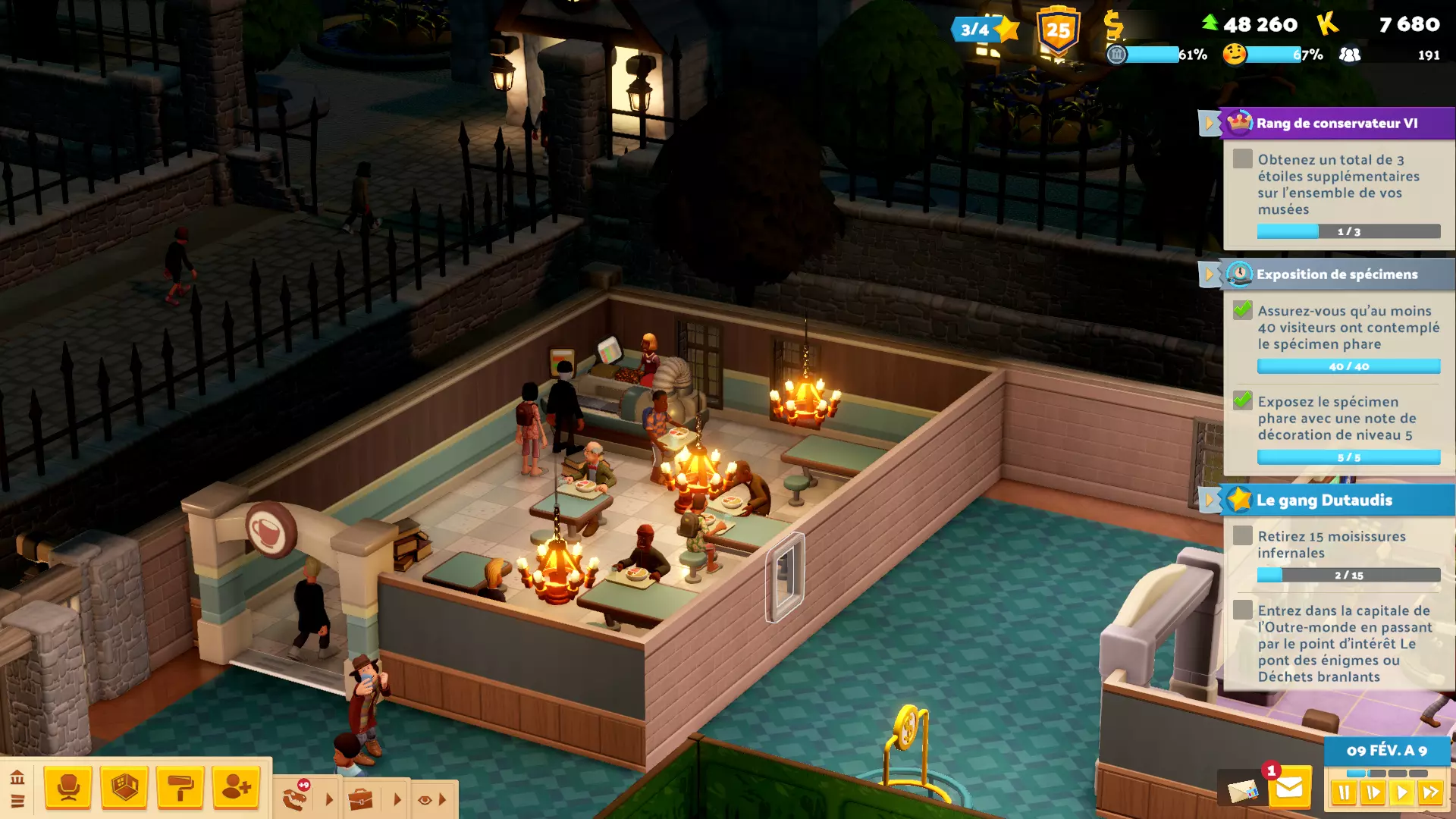Screen dimensions: 1456x819
Task: Open the furniture items build menu
Action: tap(68, 788)
